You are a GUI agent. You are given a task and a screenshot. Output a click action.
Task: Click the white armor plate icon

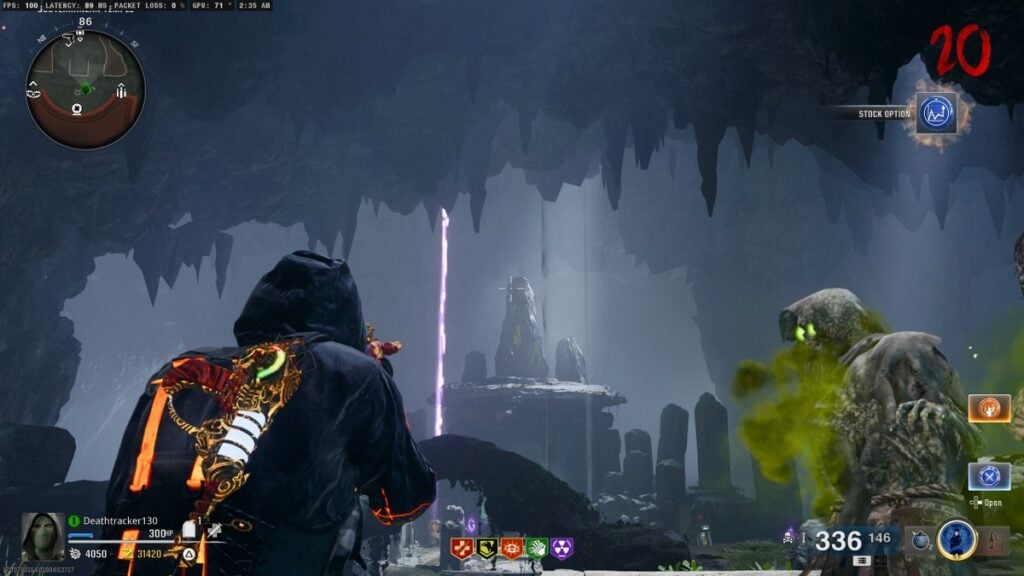(x=187, y=529)
